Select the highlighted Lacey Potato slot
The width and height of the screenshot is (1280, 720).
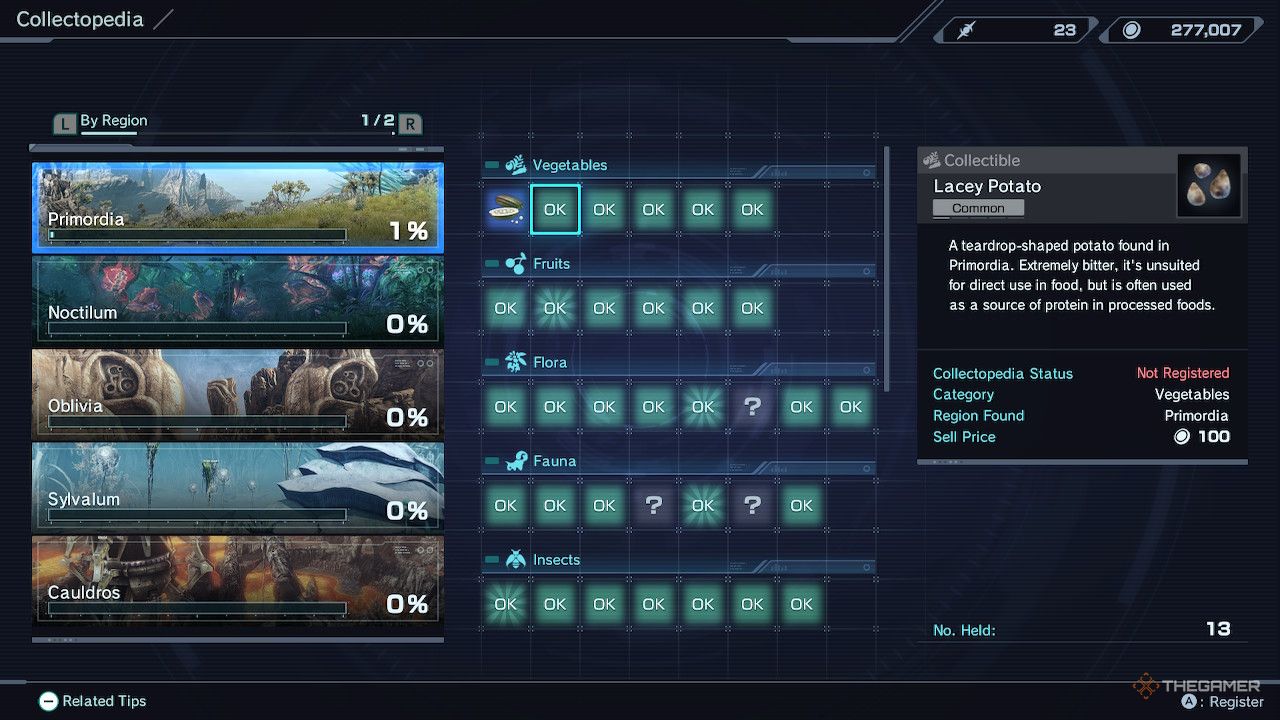pos(555,209)
